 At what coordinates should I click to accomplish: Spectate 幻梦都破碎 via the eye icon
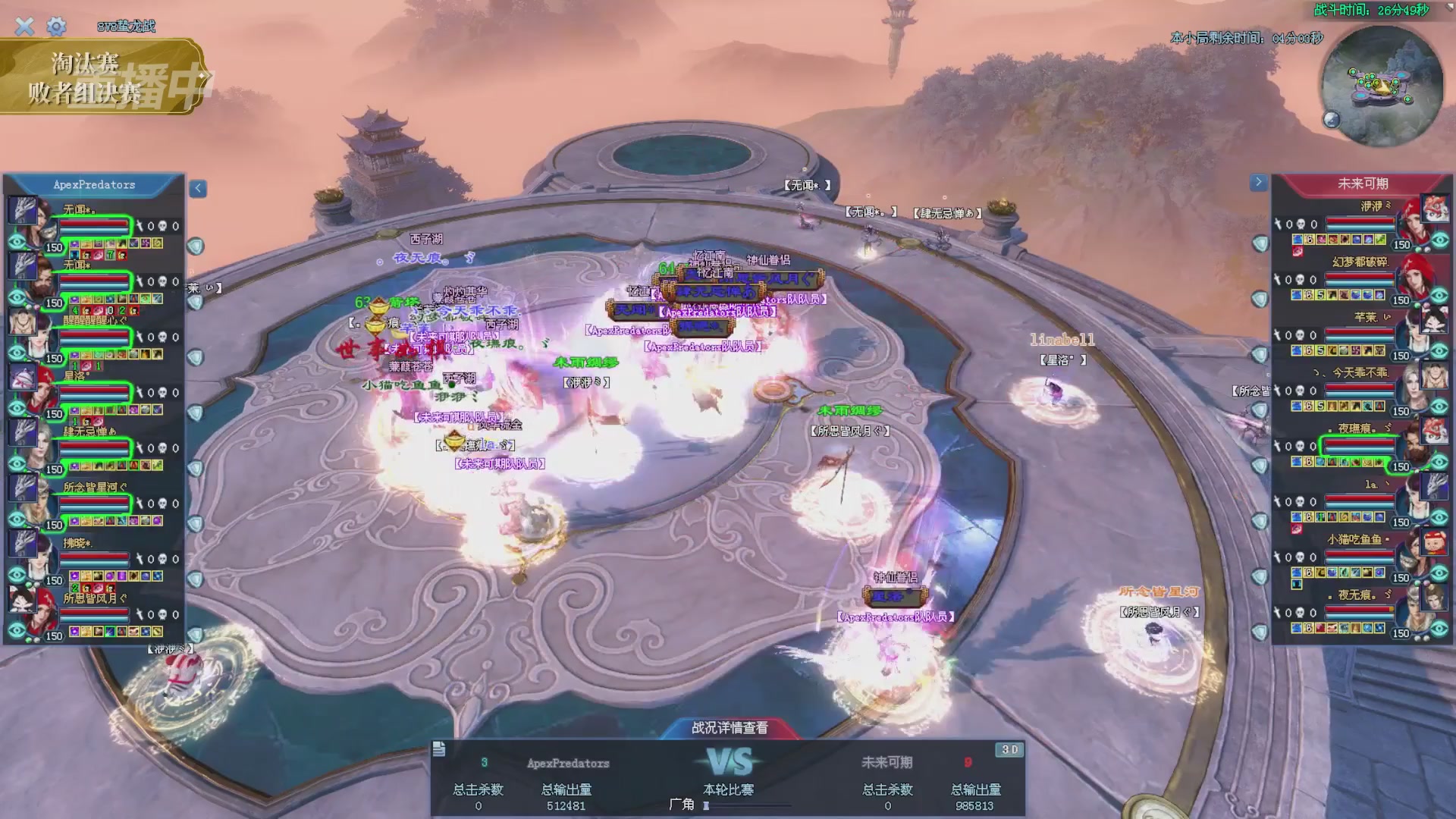point(1439,296)
